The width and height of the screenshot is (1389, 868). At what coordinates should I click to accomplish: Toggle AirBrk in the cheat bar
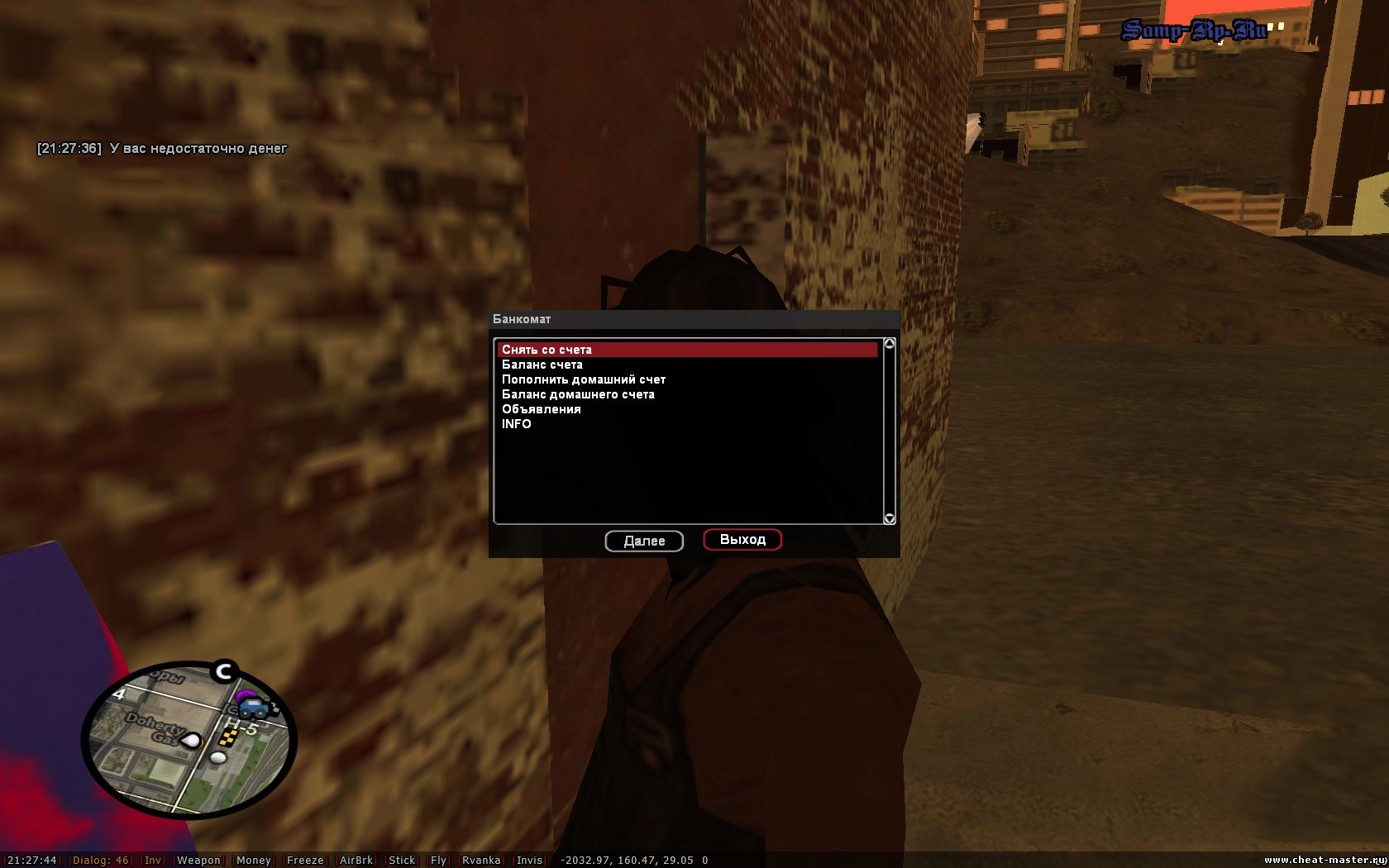[x=356, y=861]
